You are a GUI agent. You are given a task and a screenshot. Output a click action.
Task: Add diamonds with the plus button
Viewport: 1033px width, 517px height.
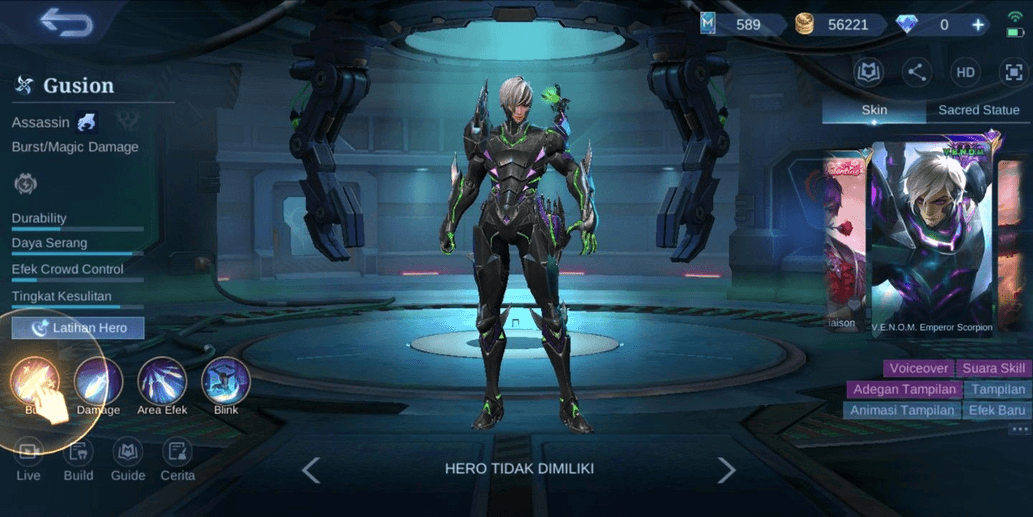(x=978, y=25)
